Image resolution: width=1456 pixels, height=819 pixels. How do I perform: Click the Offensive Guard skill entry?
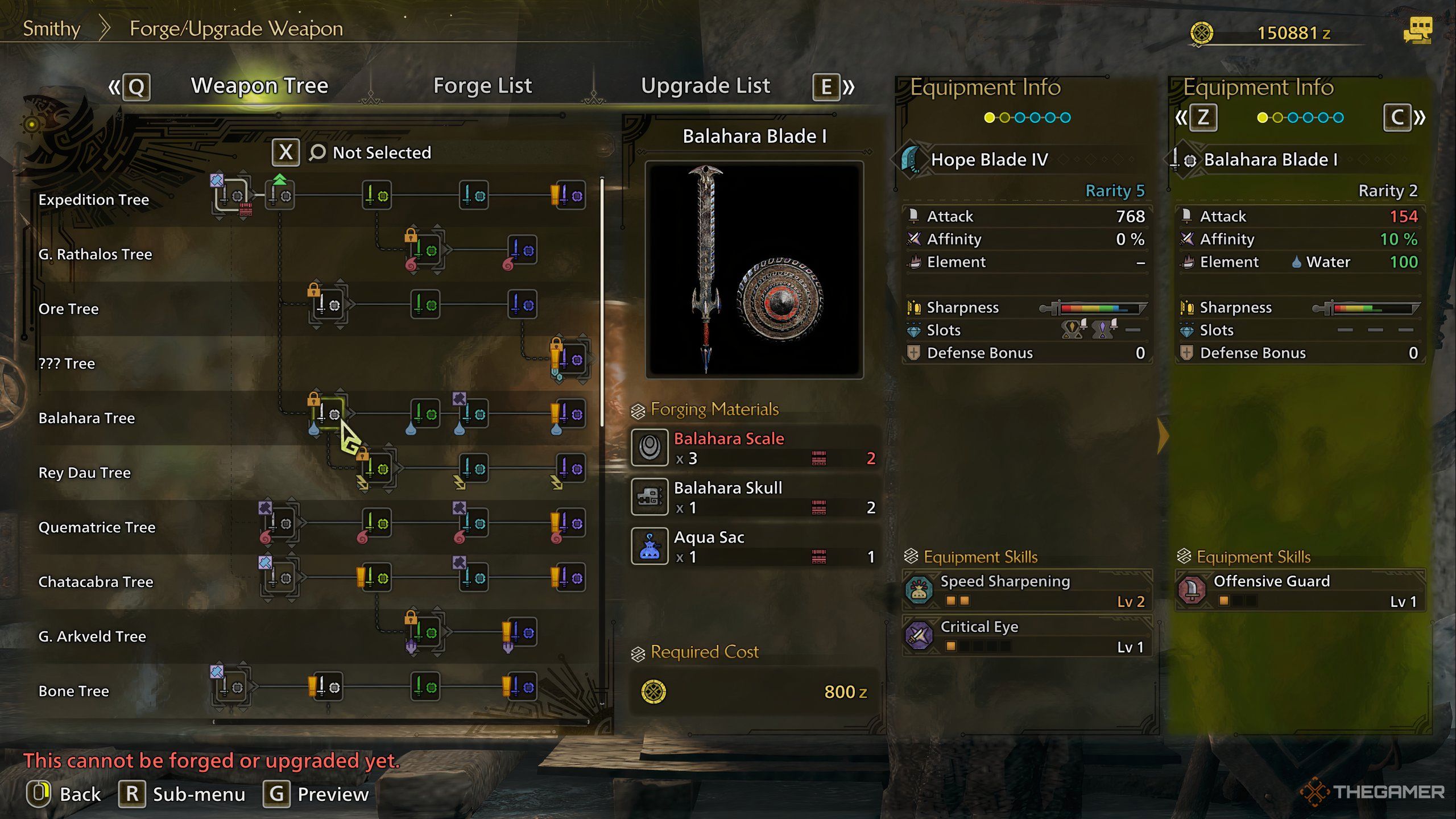[x=1300, y=590]
